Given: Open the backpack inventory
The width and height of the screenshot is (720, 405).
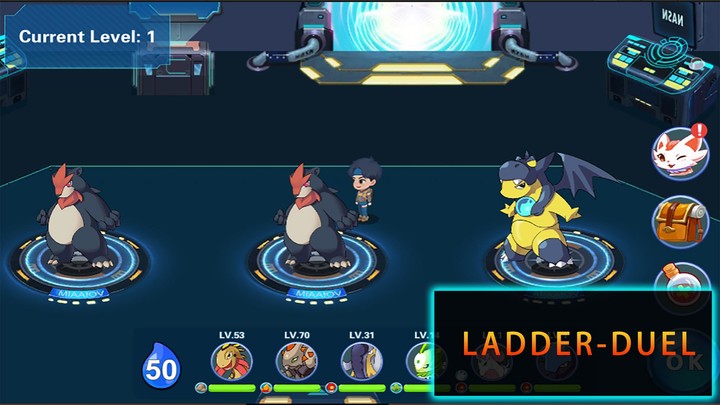Looking at the screenshot, I should point(680,220).
